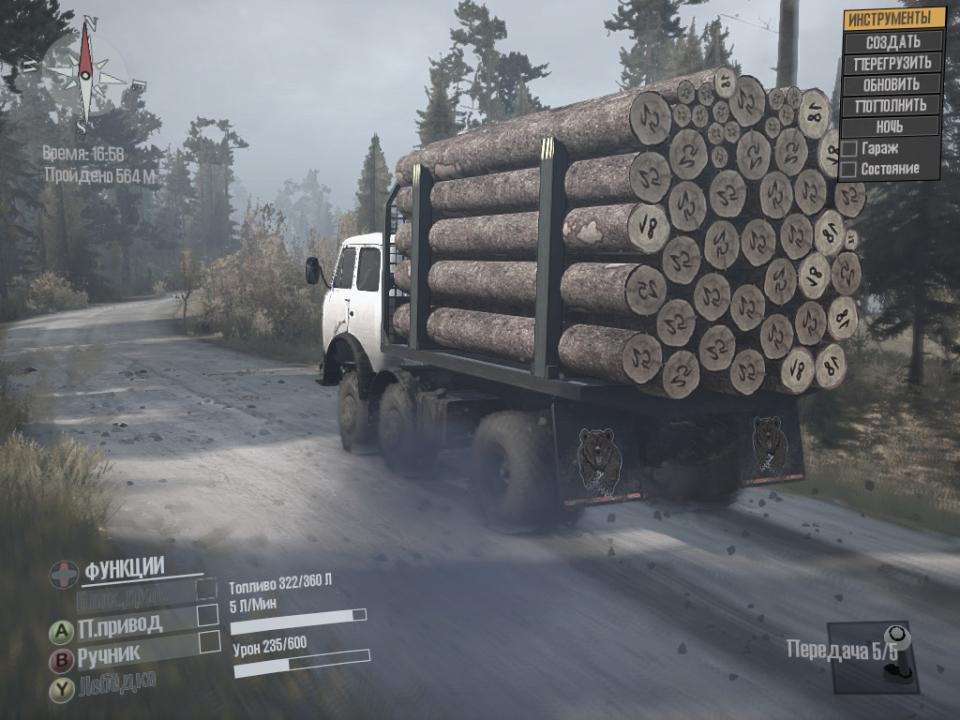
Task: Open the Инструменты tools header
Action: (893, 18)
